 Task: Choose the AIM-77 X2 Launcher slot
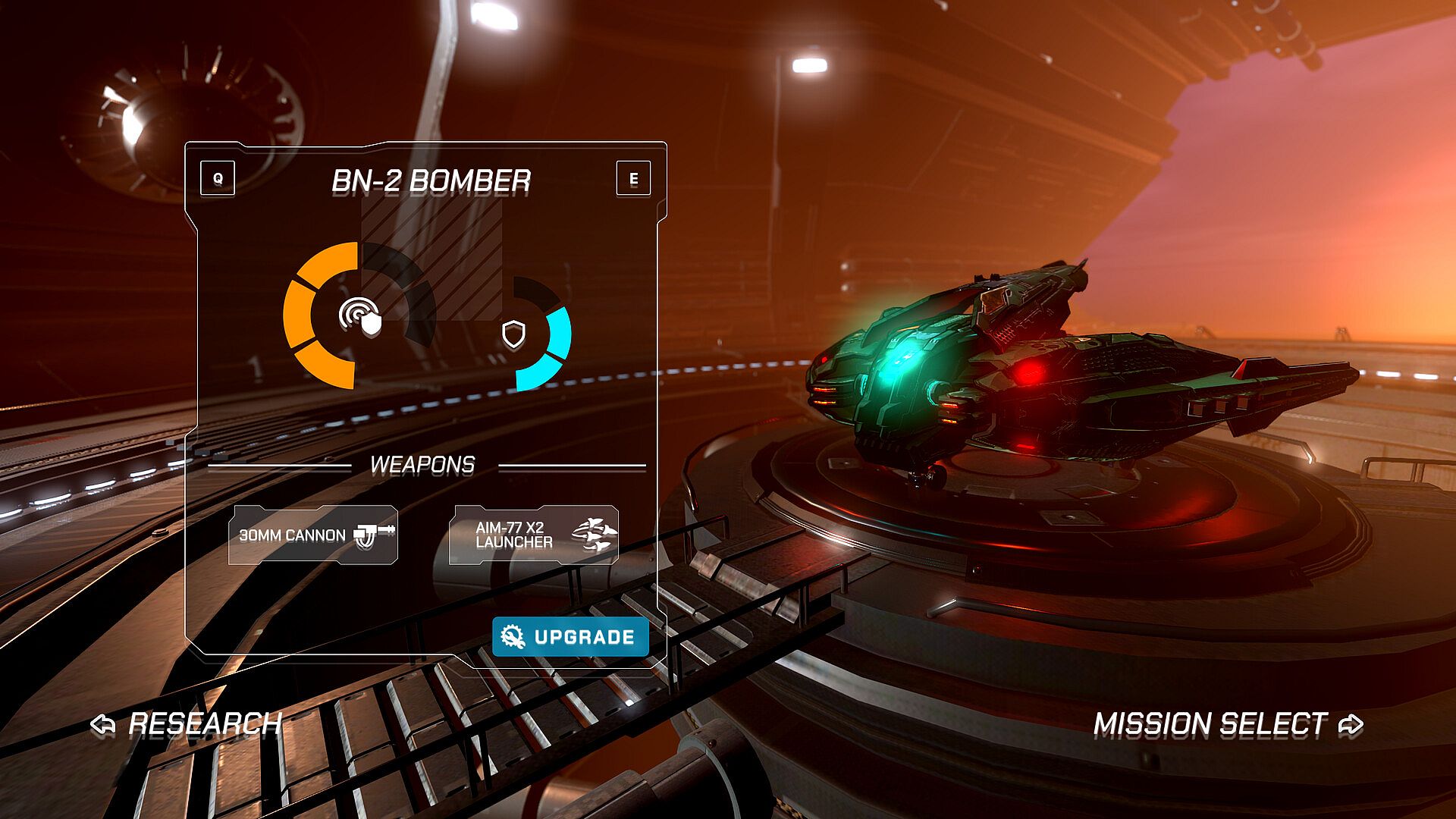(x=534, y=535)
